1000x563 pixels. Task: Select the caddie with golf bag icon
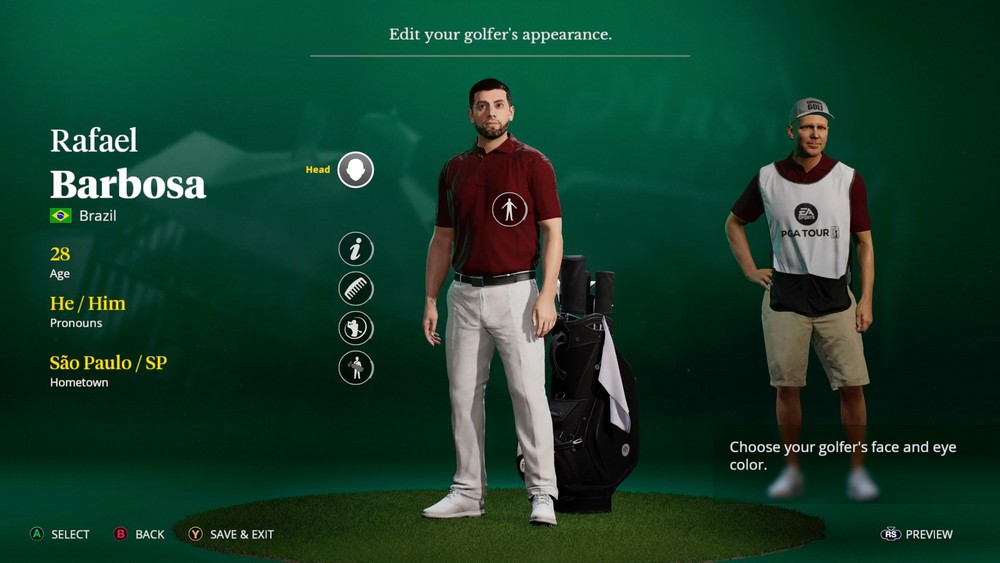click(355, 368)
